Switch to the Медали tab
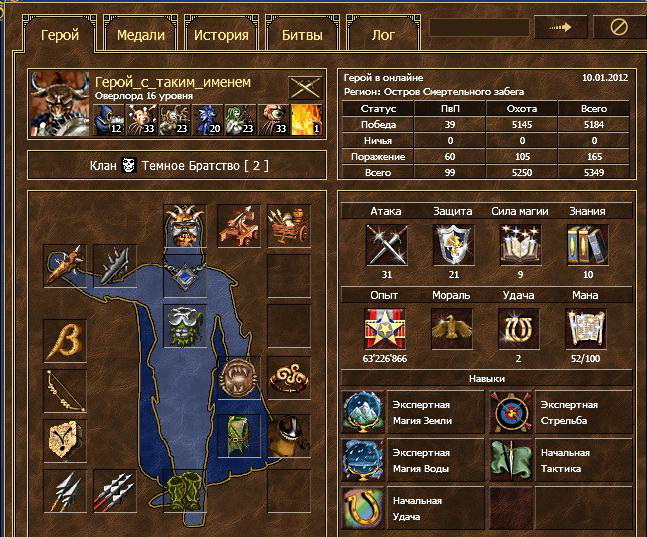The image size is (647, 537). click(x=140, y=36)
